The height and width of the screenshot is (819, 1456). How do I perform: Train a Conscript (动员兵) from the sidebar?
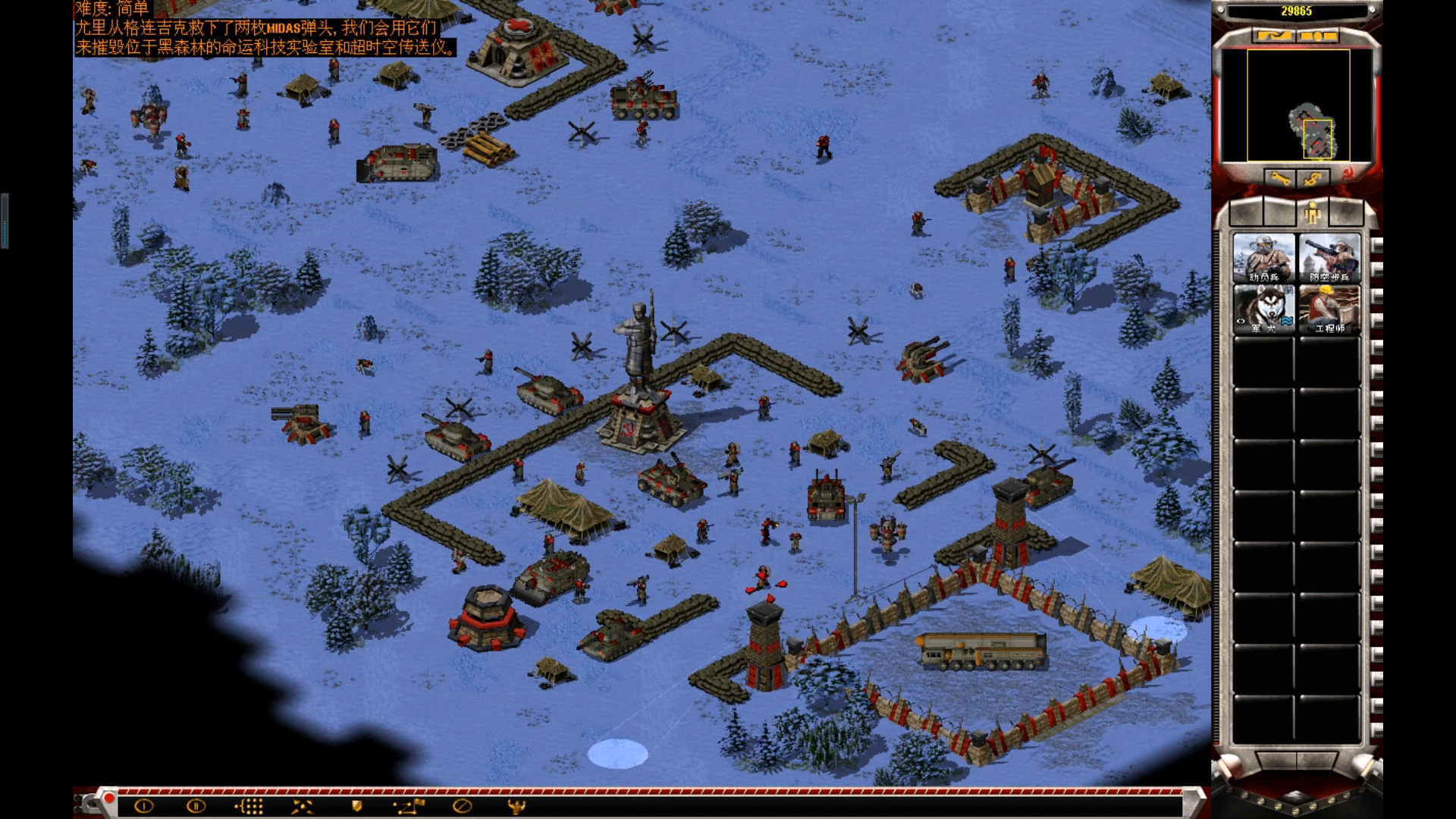(x=1263, y=258)
